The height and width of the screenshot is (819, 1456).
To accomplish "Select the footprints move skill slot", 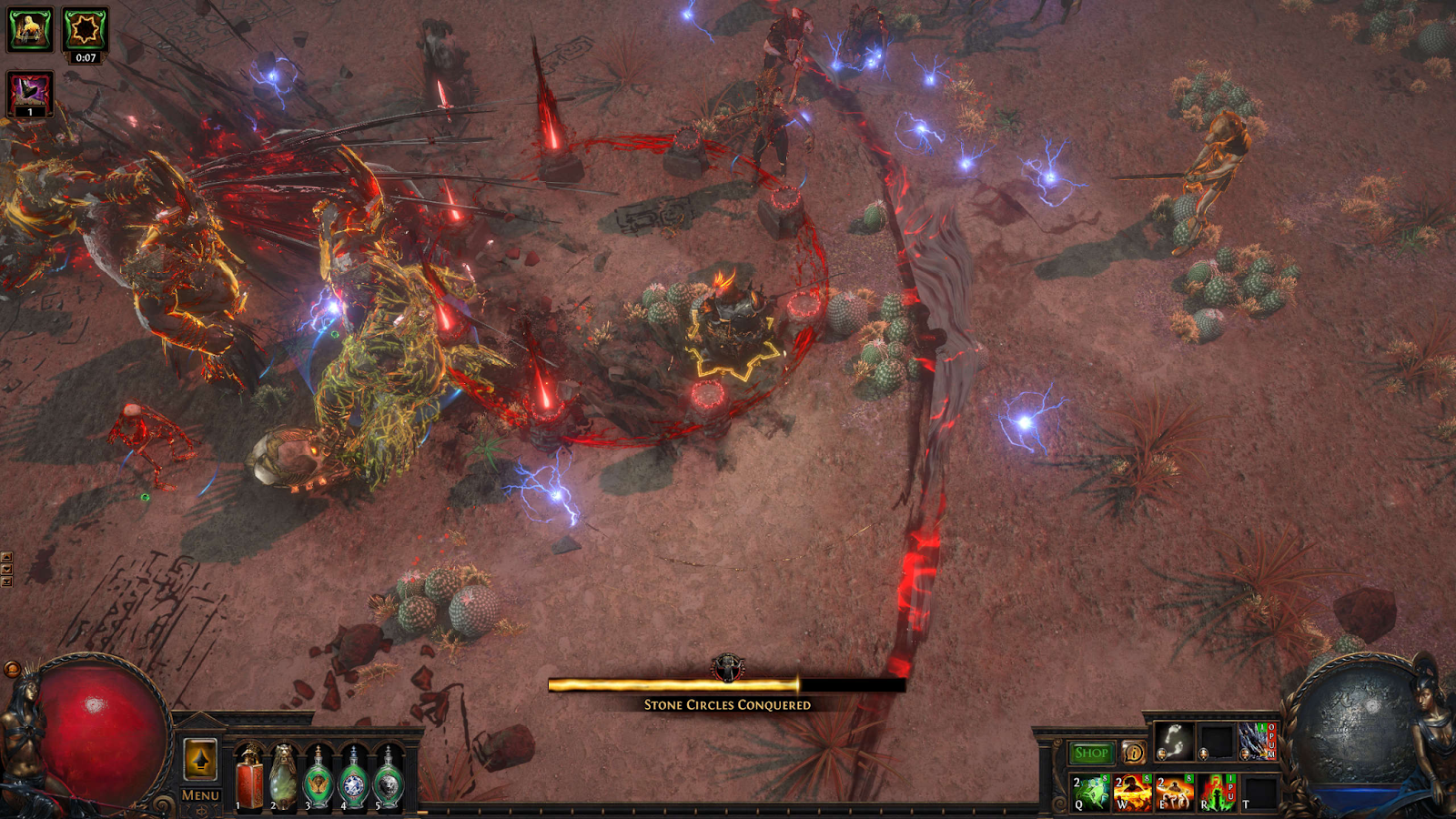I will 1174,742.
